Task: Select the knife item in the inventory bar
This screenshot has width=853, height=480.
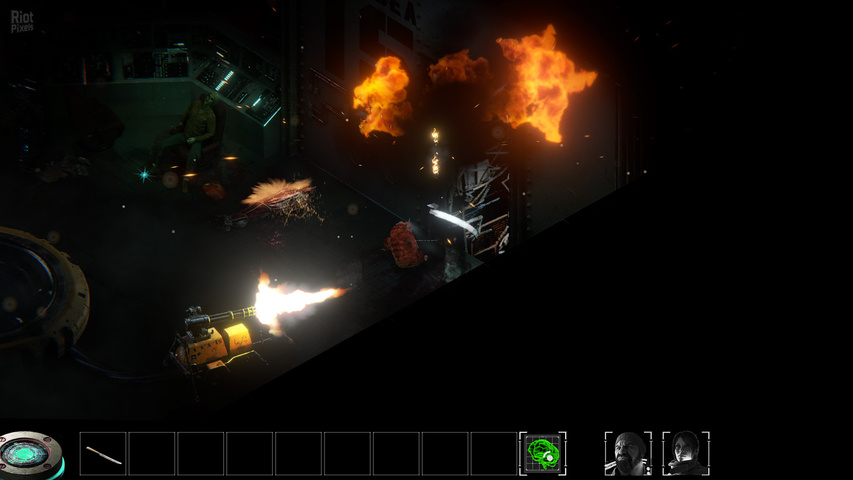Action: pos(103,454)
